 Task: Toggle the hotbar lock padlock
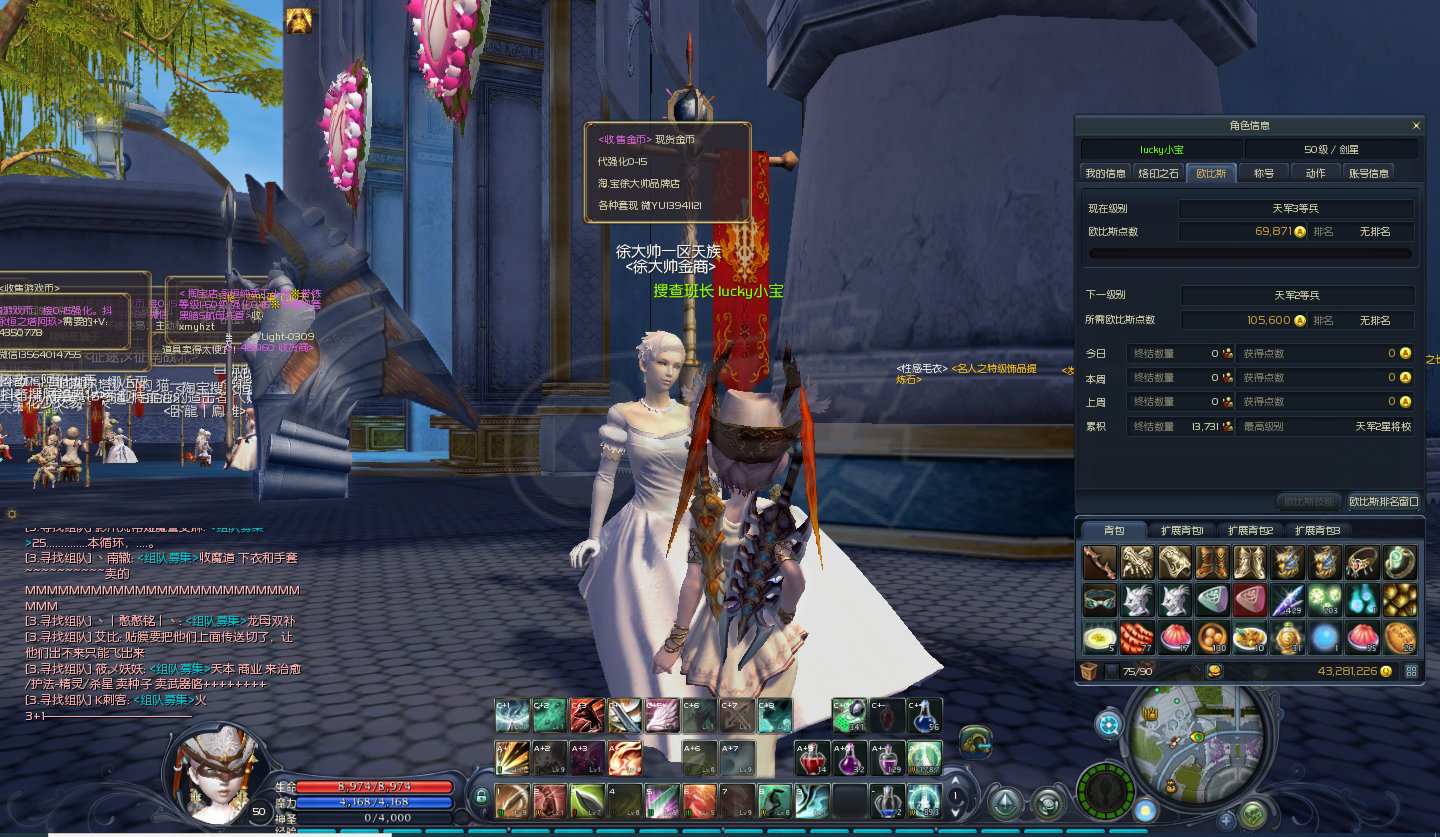tap(481, 797)
